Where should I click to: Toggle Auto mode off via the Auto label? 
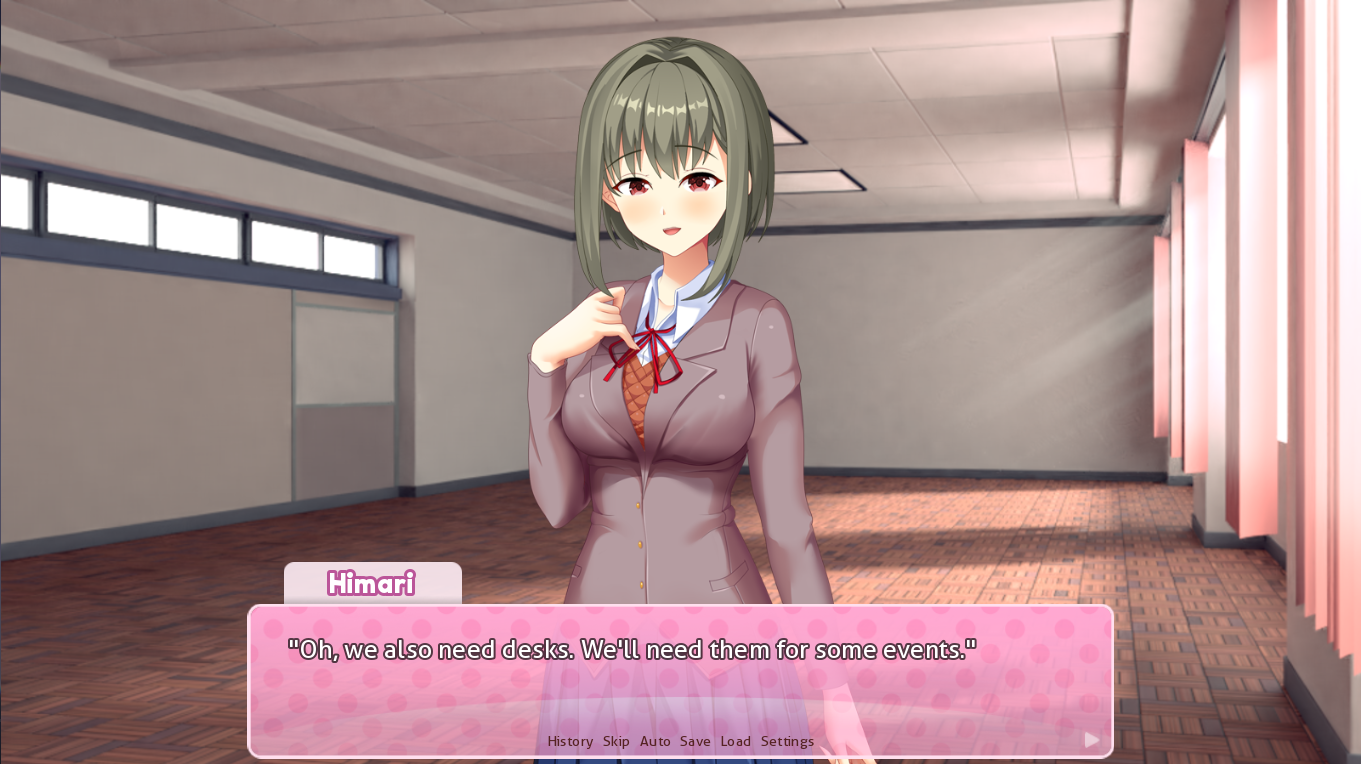click(x=655, y=741)
